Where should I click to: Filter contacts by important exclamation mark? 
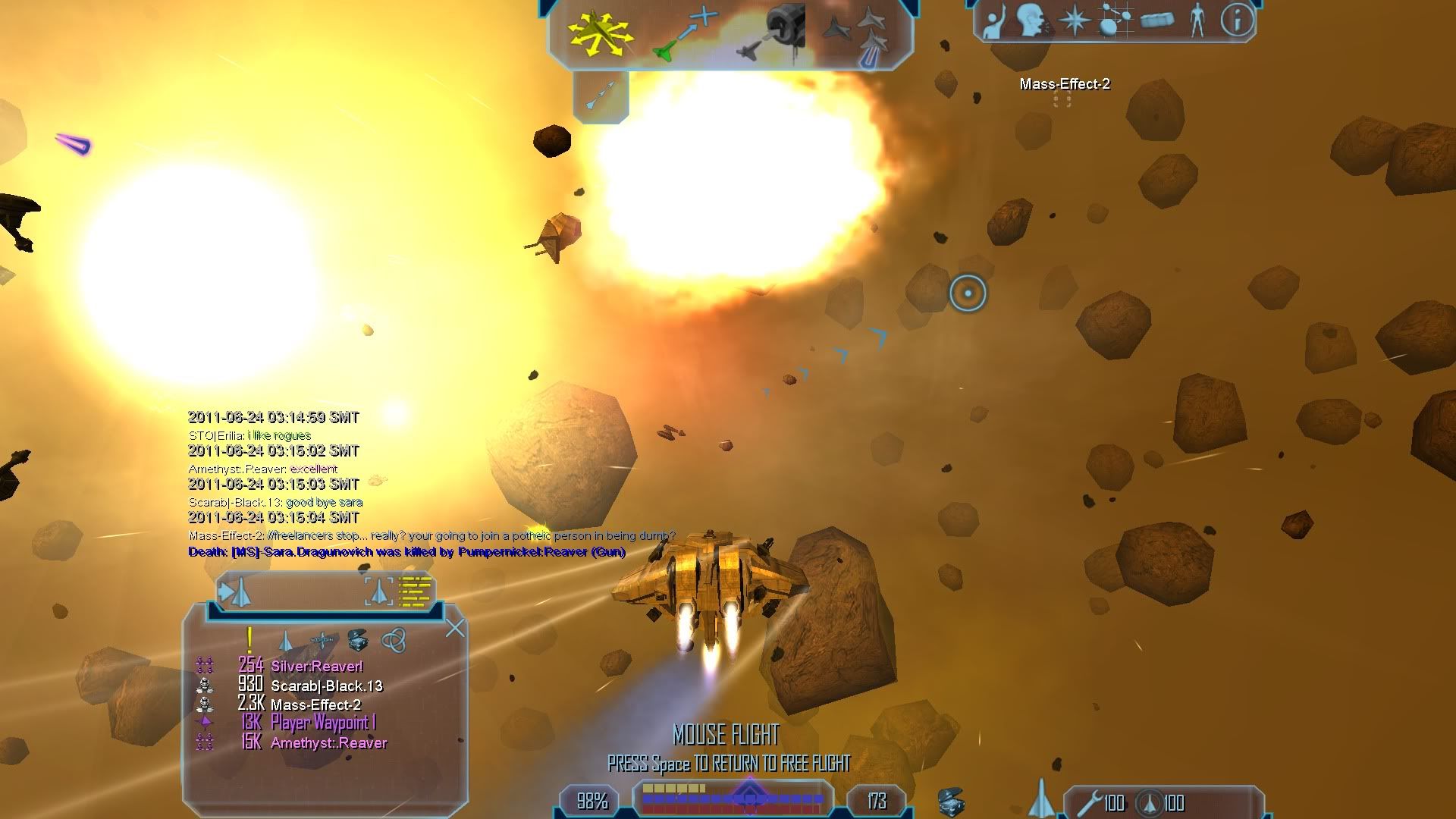coord(249,641)
